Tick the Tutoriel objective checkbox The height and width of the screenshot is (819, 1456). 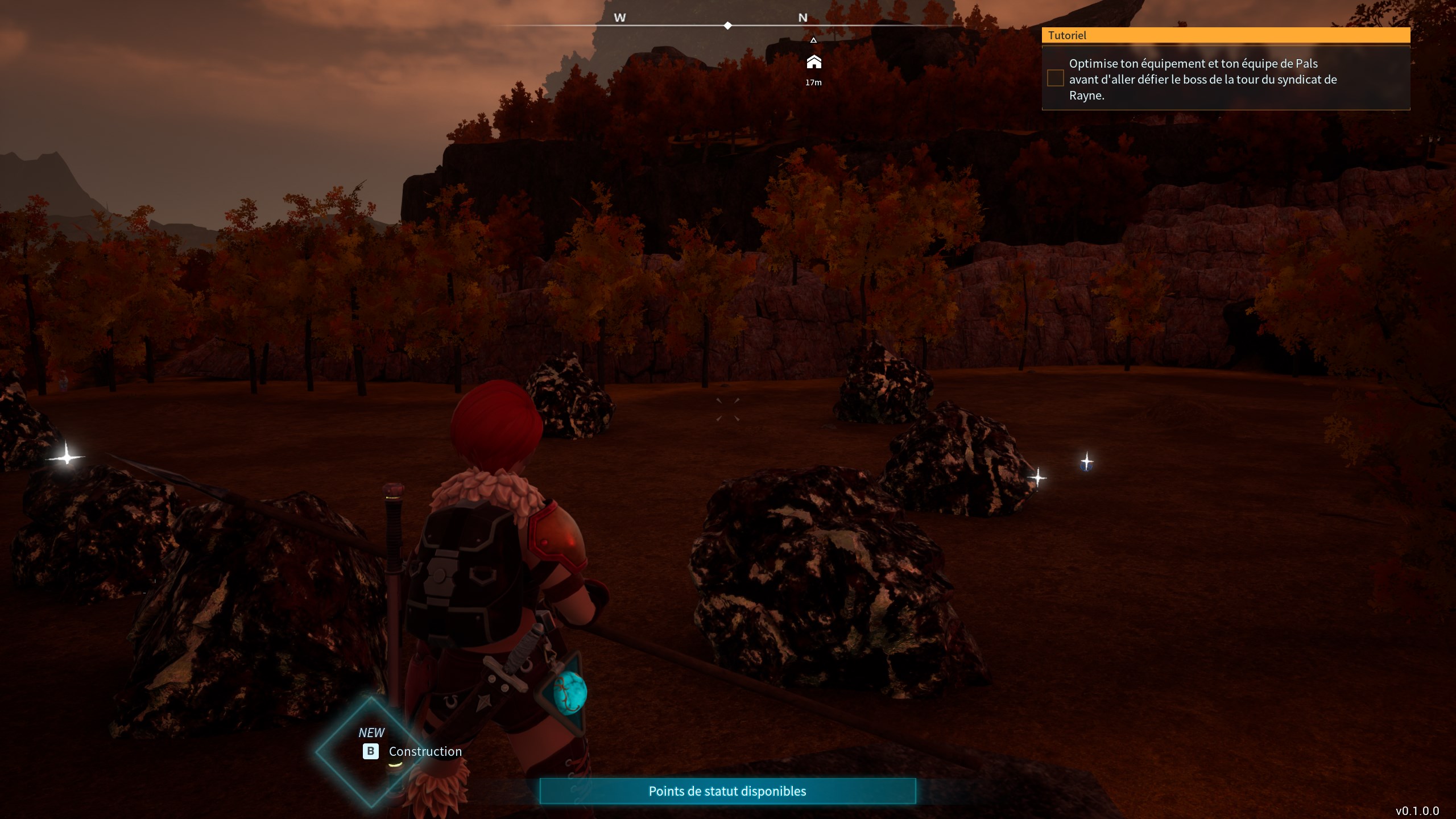(1055, 78)
